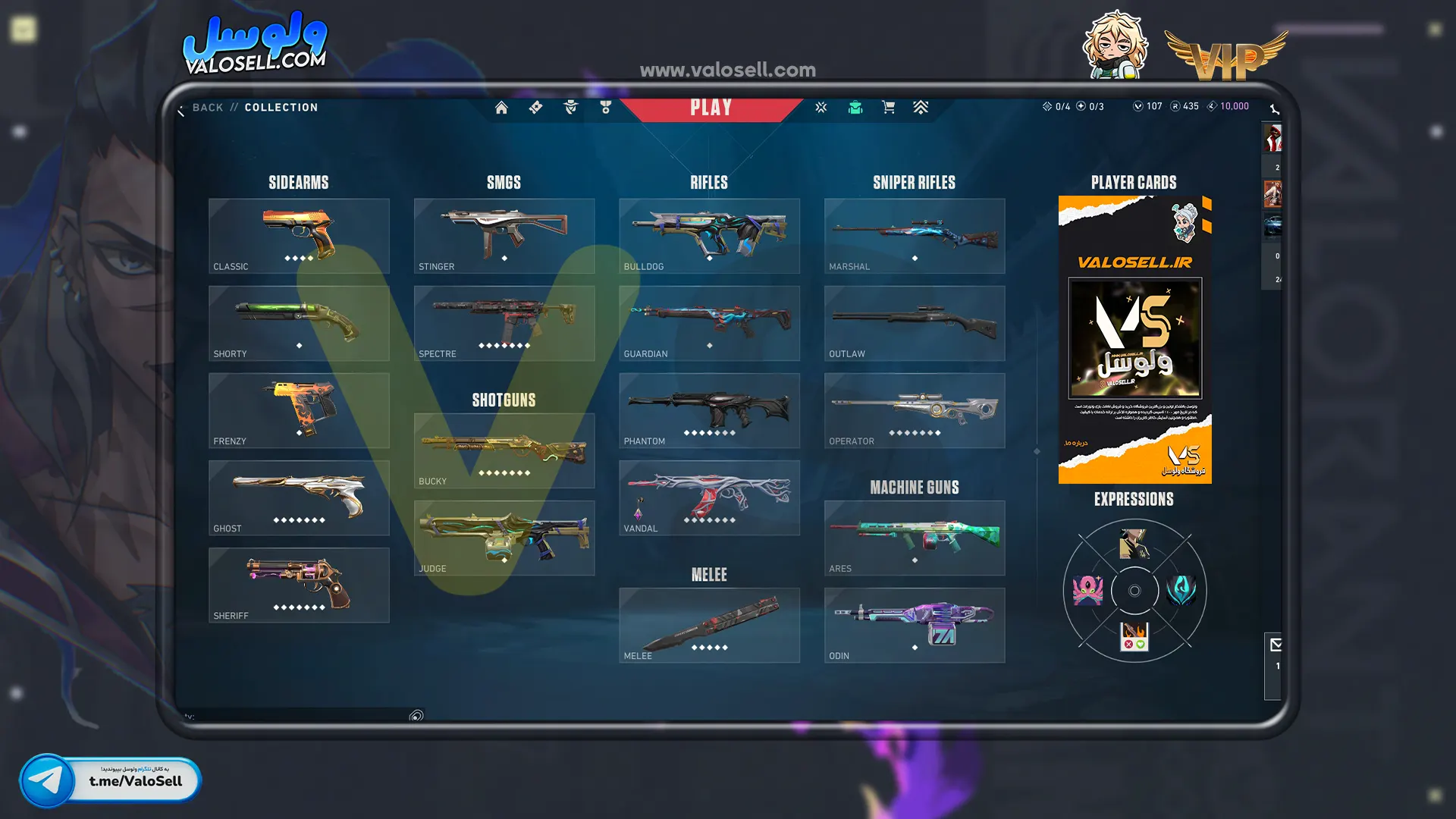Choose the Spectre SMG slot

(504, 323)
